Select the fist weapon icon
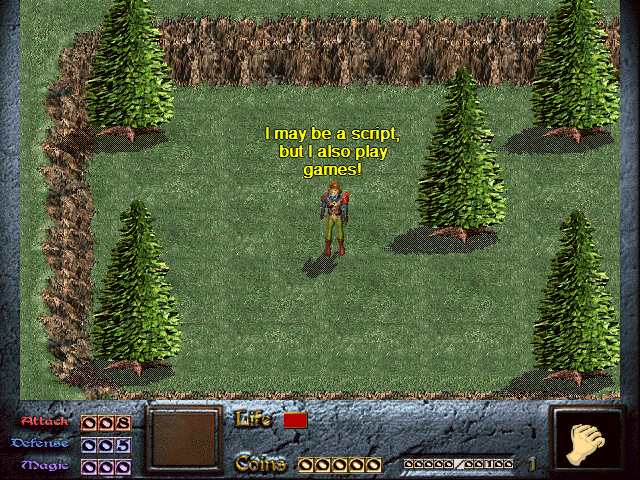Image resolution: width=640 pixels, height=480 pixels. [587, 441]
